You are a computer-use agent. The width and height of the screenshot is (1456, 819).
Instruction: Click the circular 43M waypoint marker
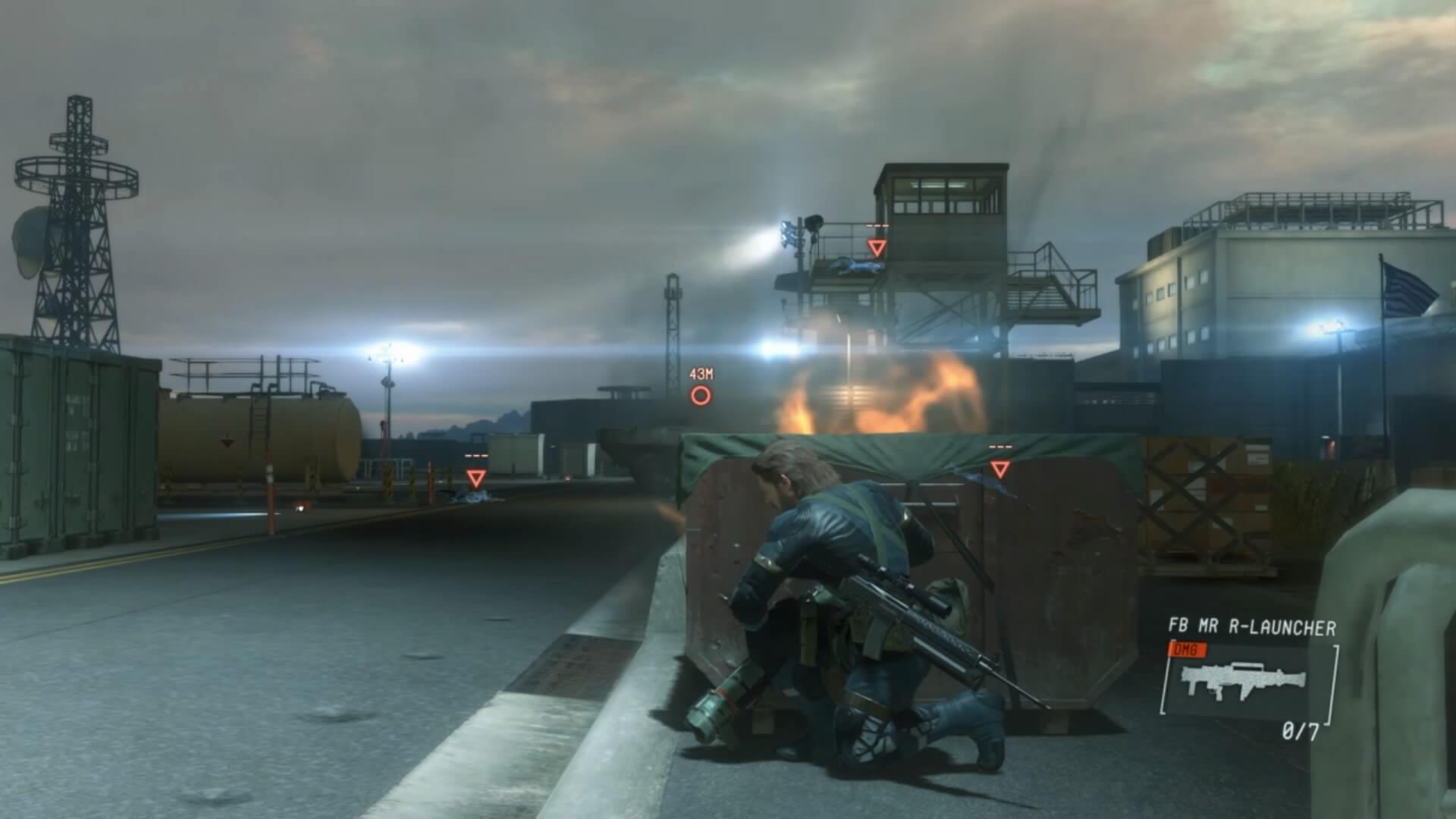[x=701, y=395]
